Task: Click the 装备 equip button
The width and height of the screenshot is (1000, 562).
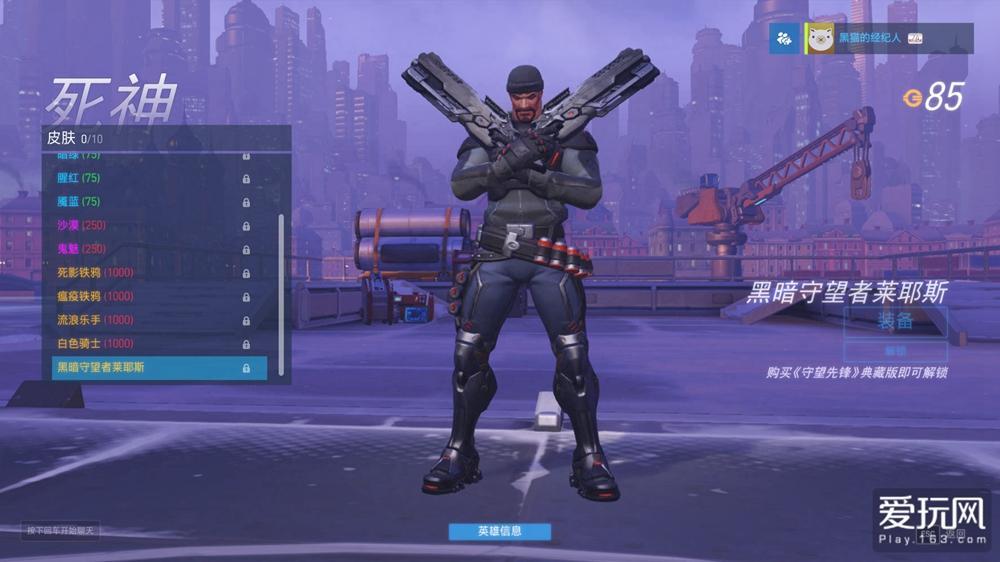Action: point(895,321)
